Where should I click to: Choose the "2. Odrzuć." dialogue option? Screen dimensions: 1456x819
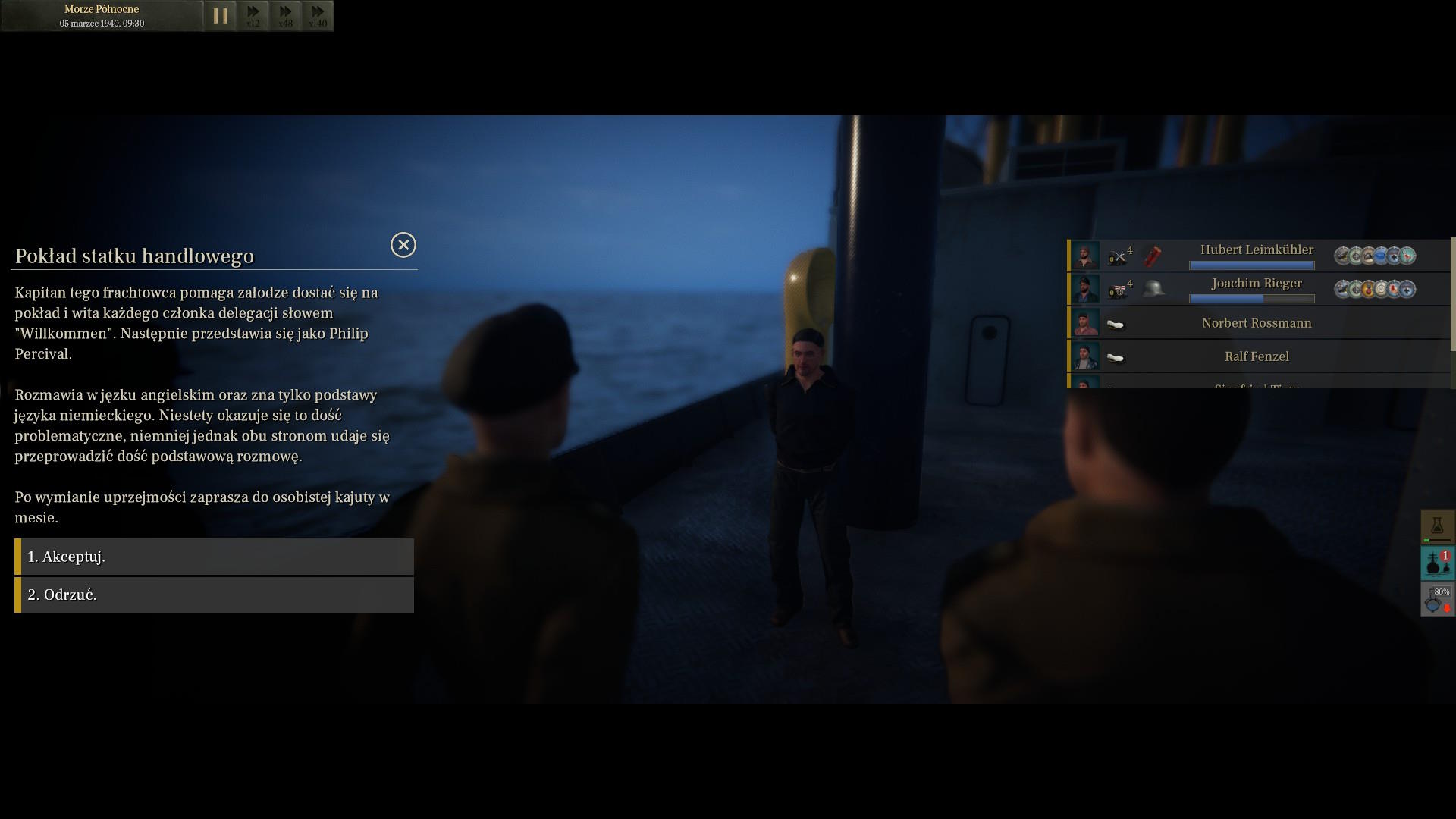tap(214, 595)
